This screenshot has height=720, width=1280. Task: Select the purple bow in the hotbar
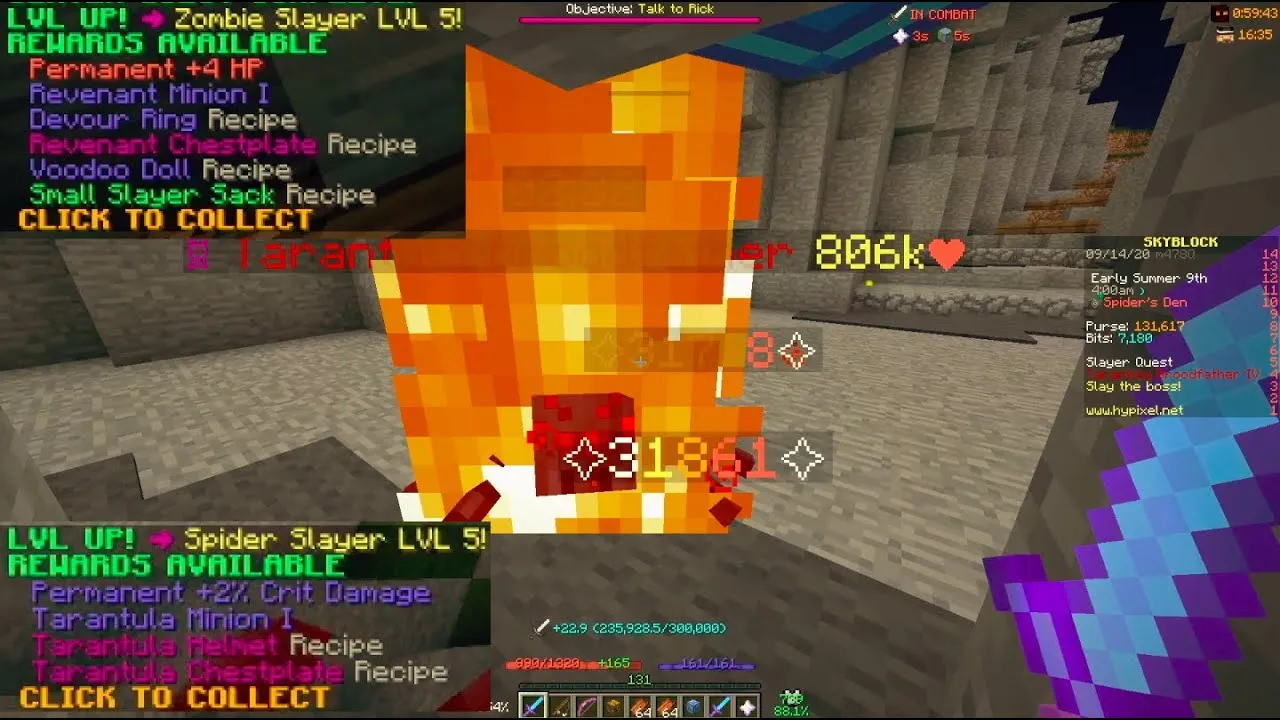click(x=585, y=705)
